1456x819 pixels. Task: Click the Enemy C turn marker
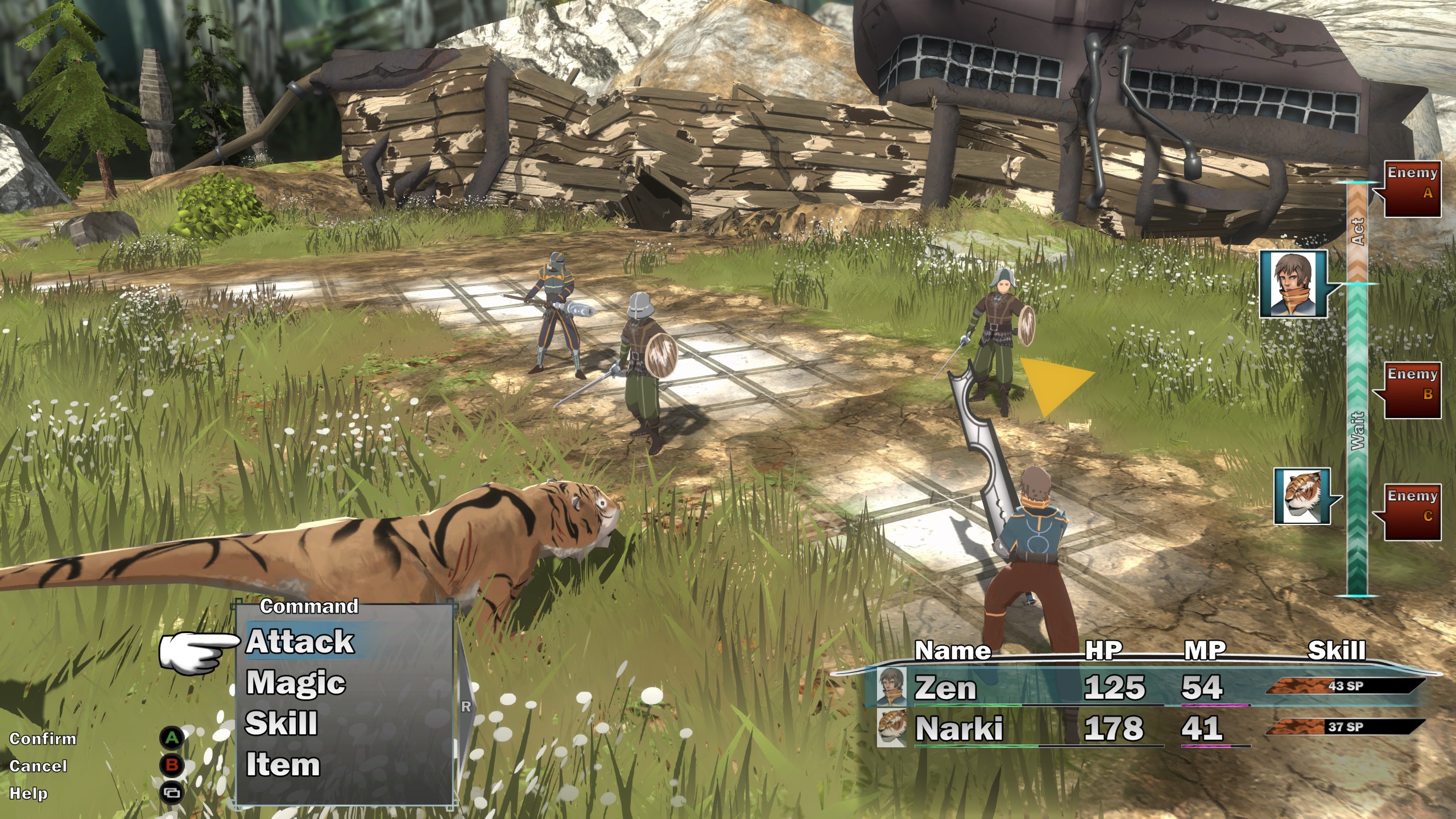(x=1412, y=512)
